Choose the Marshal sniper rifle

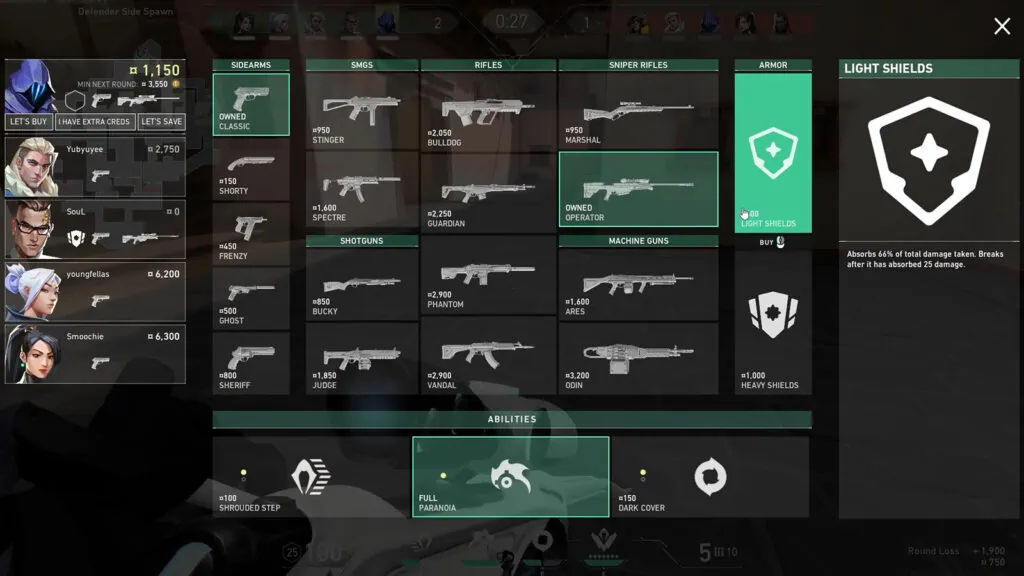638,111
